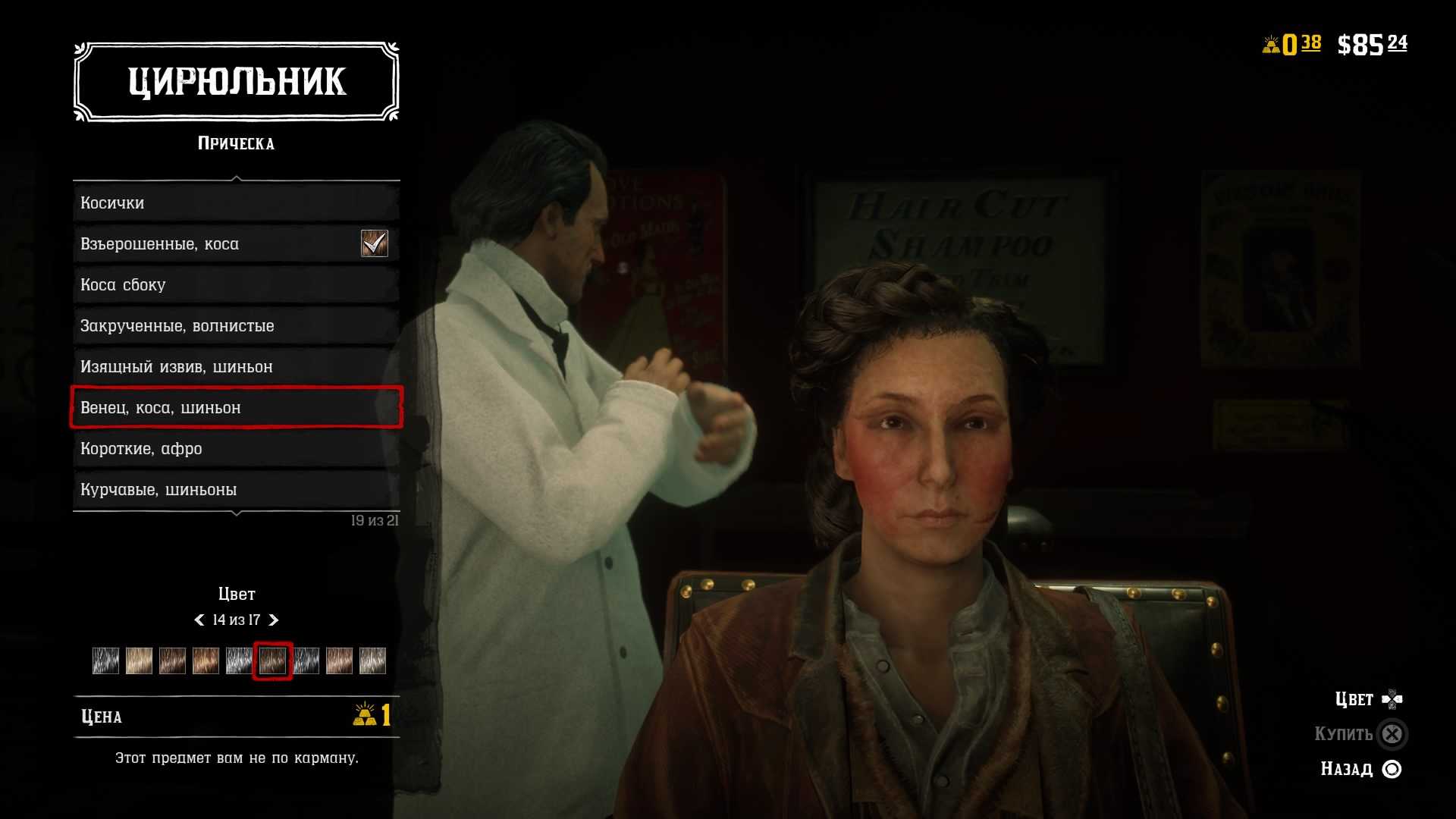Go to the next hair color
Image resolution: width=1456 pixels, height=819 pixels.
coord(274,620)
